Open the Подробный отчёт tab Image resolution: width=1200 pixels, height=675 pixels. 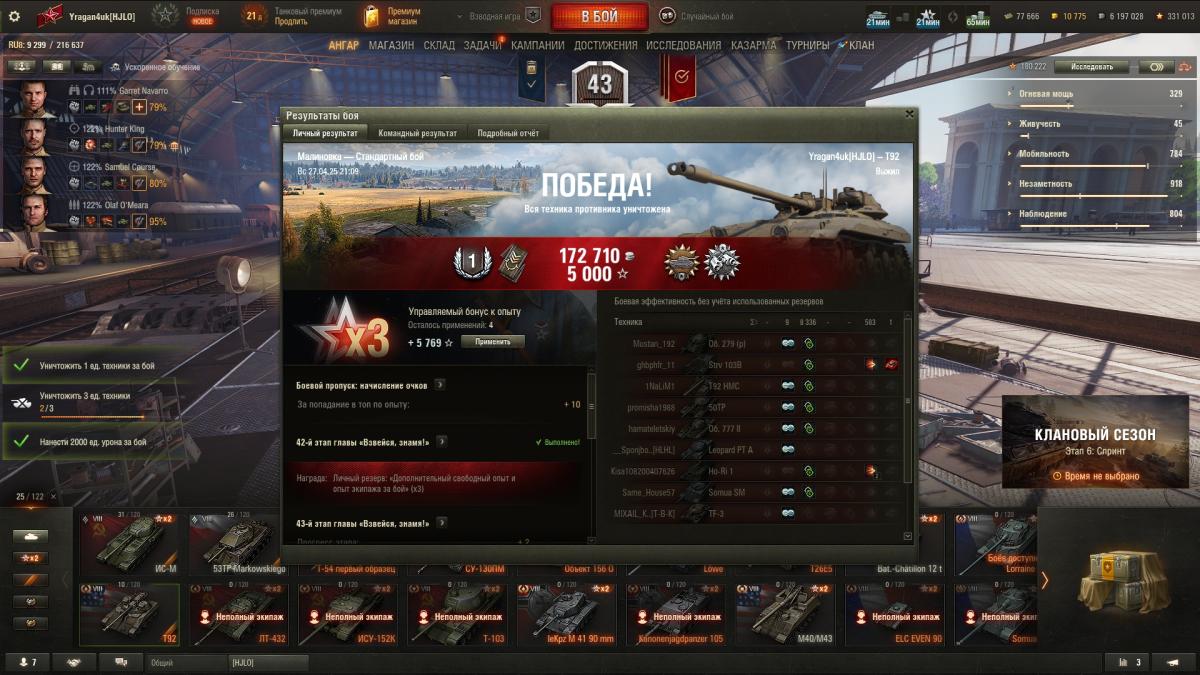tap(508, 133)
